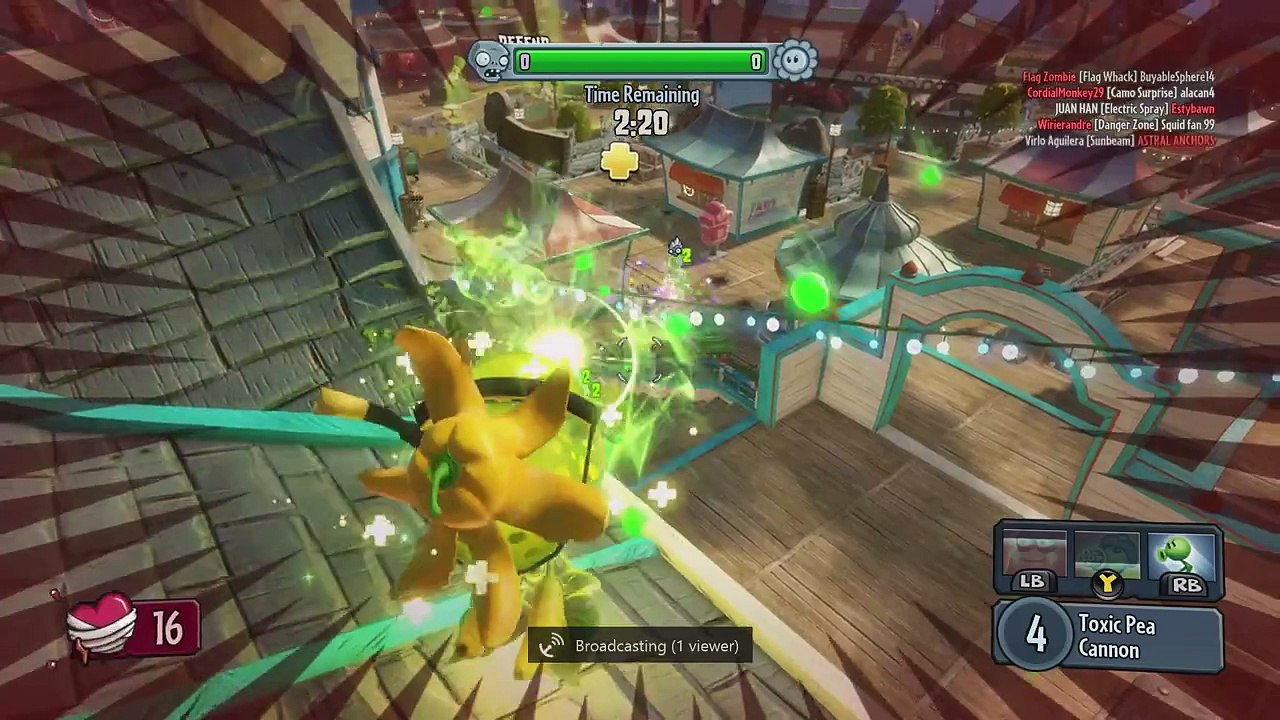Select the Toxic Pea Cannon weapon panel
The height and width of the screenshot is (720, 1280).
click(1108, 637)
